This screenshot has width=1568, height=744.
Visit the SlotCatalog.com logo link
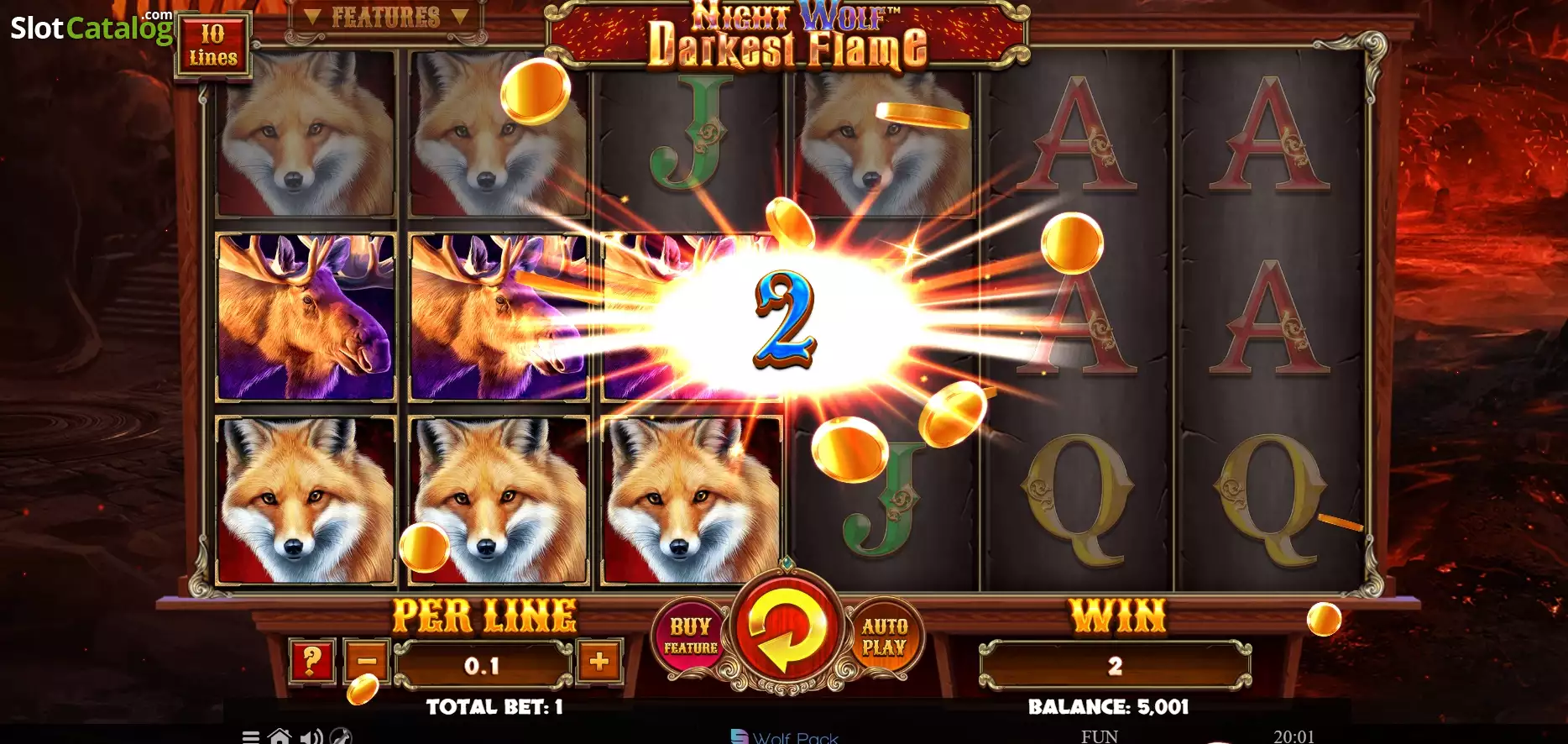coord(91,27)
